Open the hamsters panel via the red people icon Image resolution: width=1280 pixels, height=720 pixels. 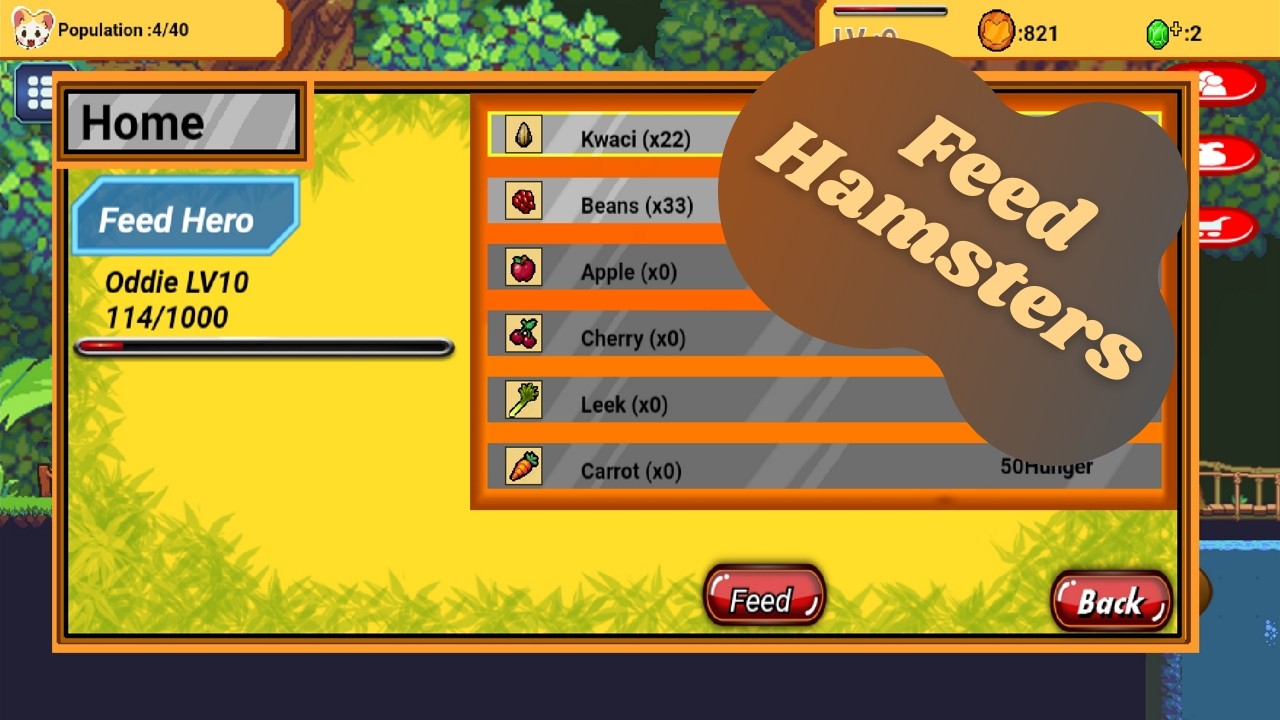pos(1227,85)
